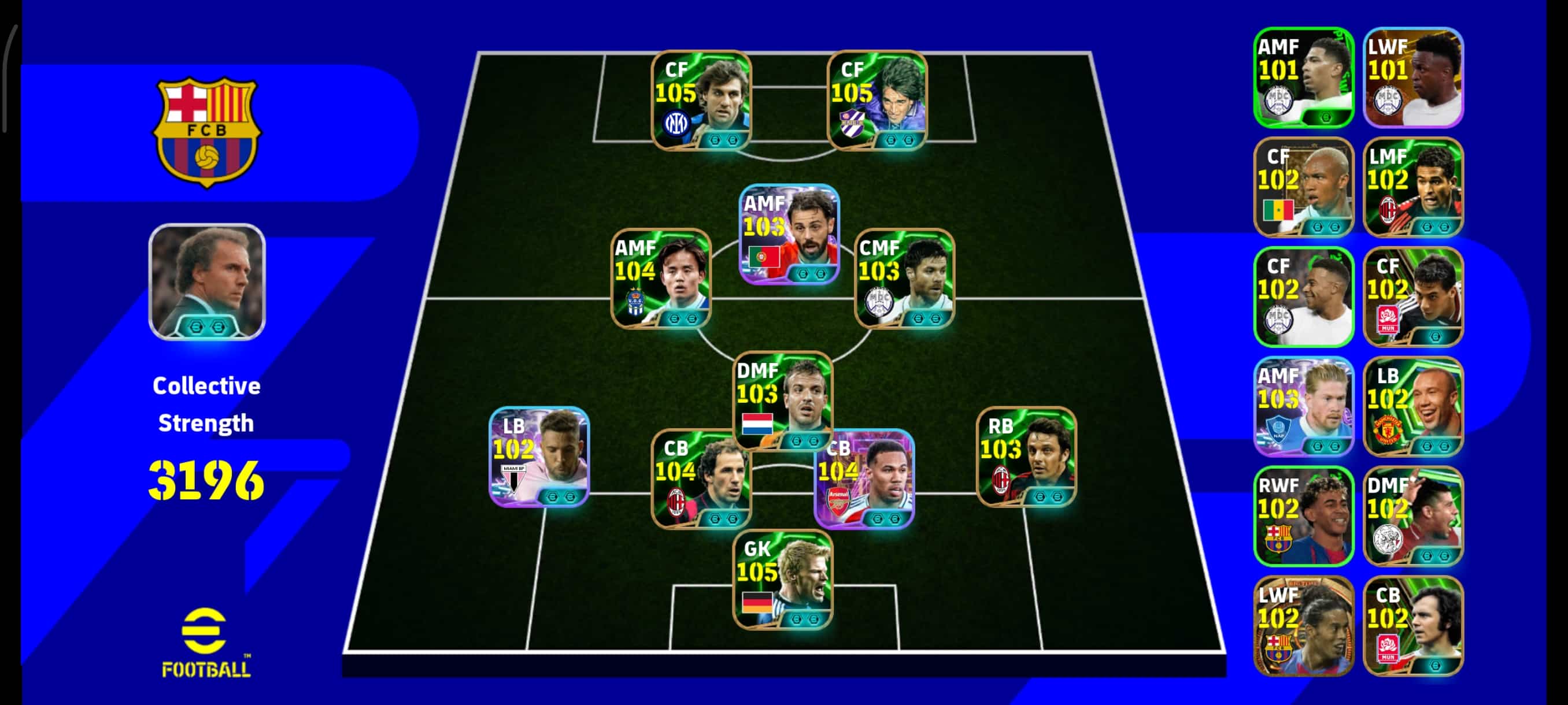Select the RB 103 right back card

coord(1026,456)
